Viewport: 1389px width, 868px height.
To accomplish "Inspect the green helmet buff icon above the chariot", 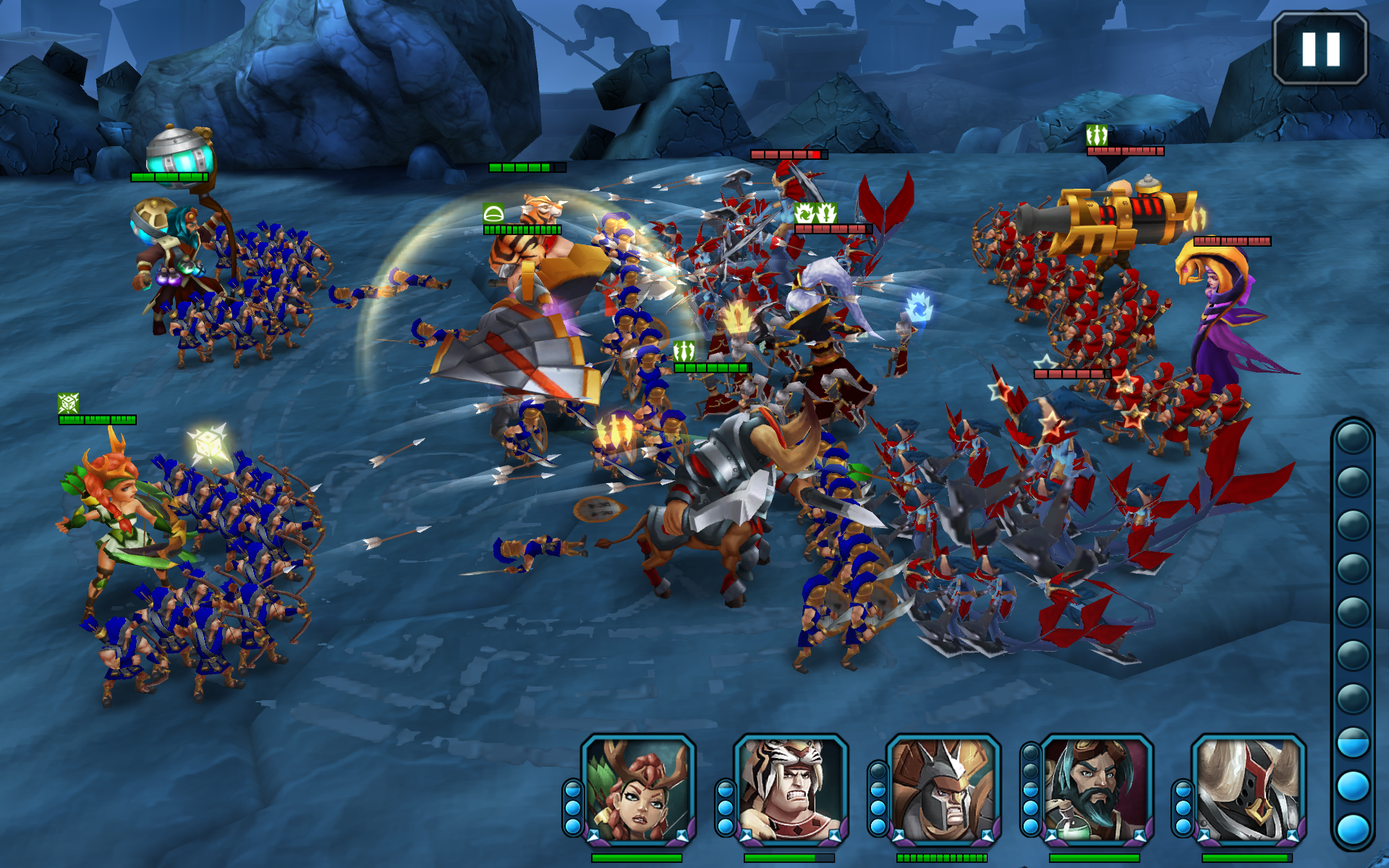I will (x=494, y=214).
